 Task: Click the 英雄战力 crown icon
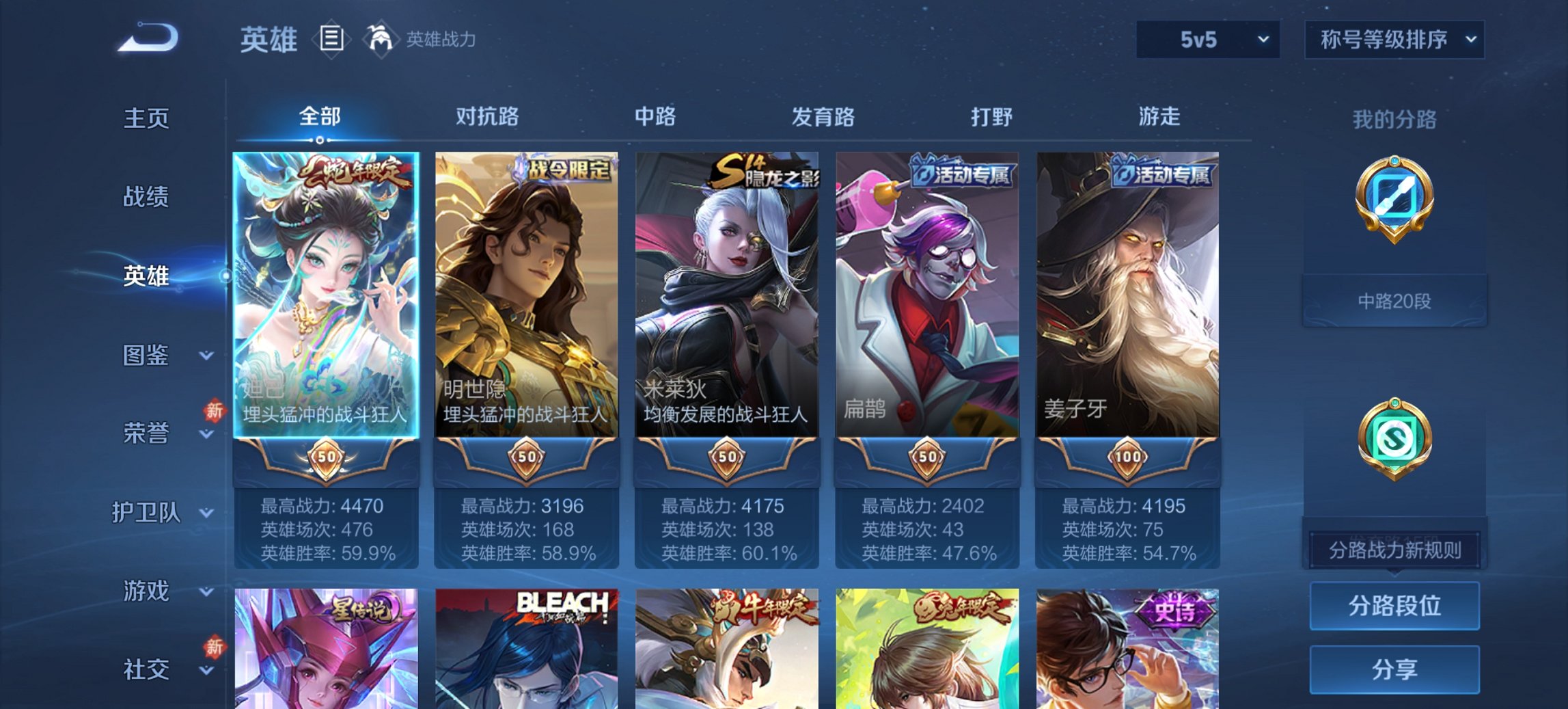tap(380, 39)
